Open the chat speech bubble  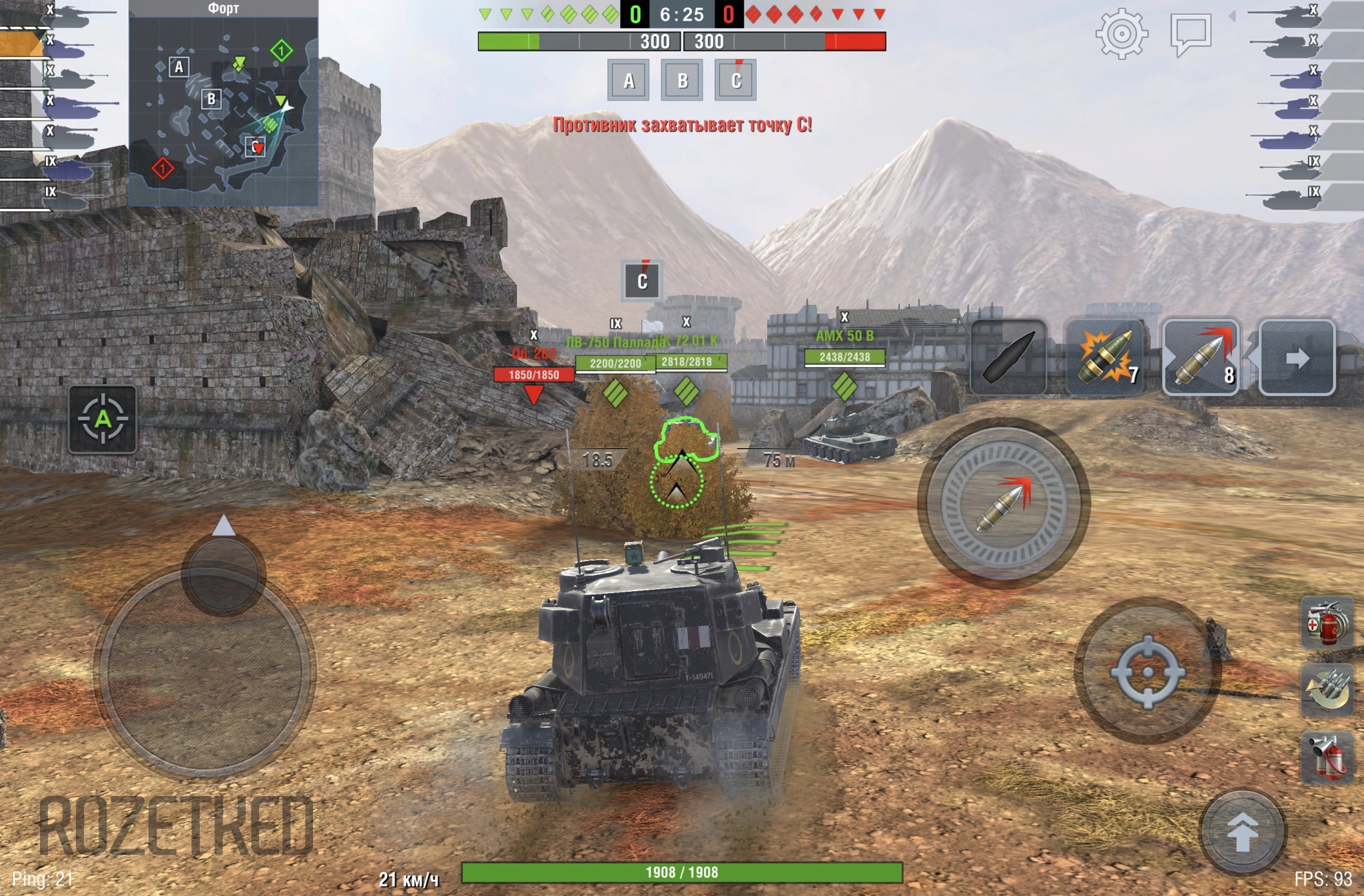(x=1190, y=33)
